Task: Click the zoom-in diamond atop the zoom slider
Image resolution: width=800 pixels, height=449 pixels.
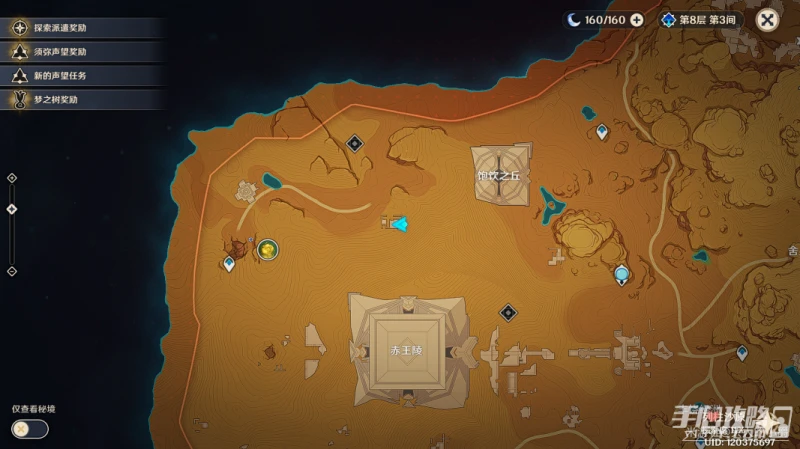Action: tap(12, 178)
